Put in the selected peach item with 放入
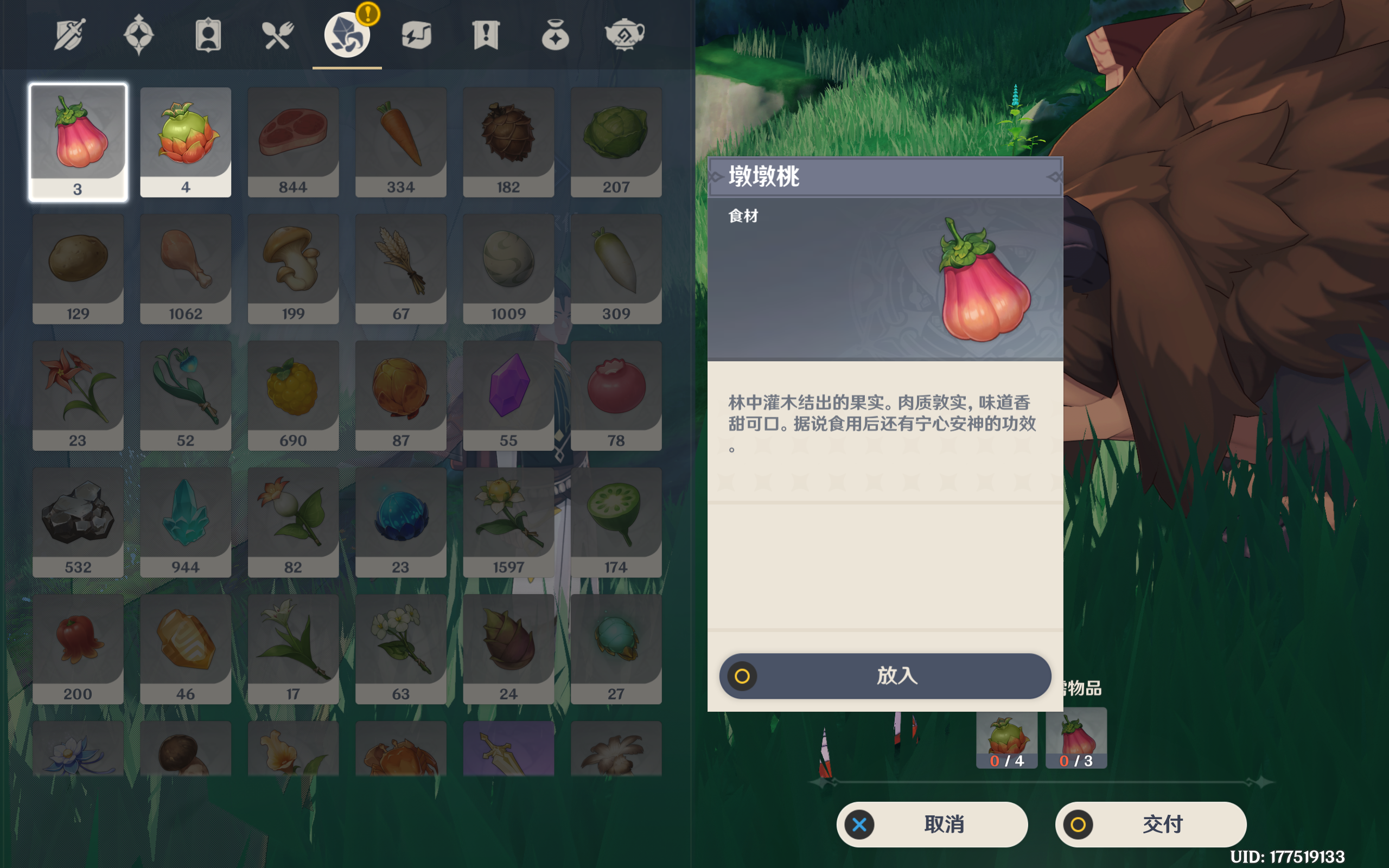The image size is (1389, 868). [885, 676]
